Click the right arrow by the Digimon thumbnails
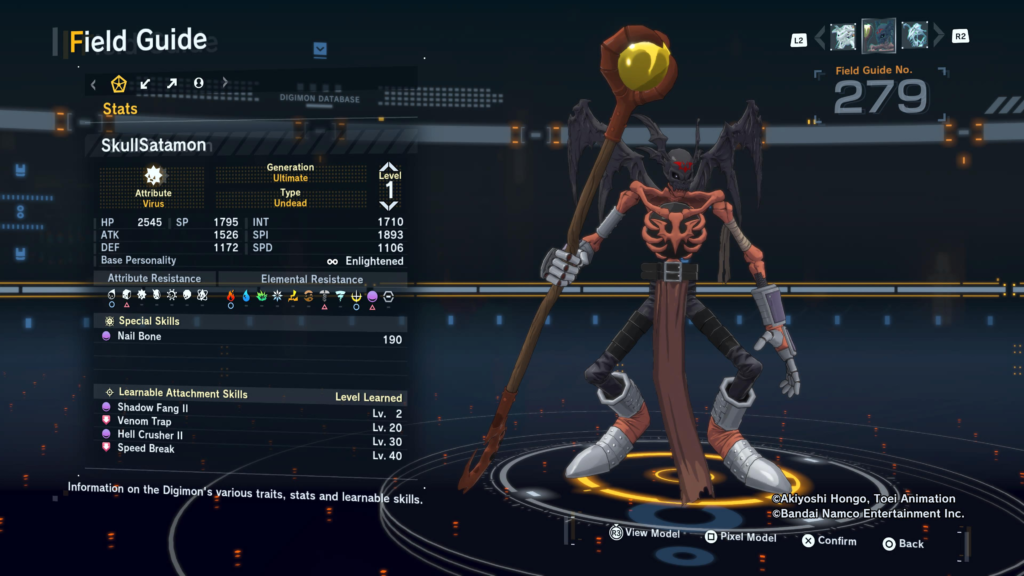The image size is (1024, 576). pos(938,38)
